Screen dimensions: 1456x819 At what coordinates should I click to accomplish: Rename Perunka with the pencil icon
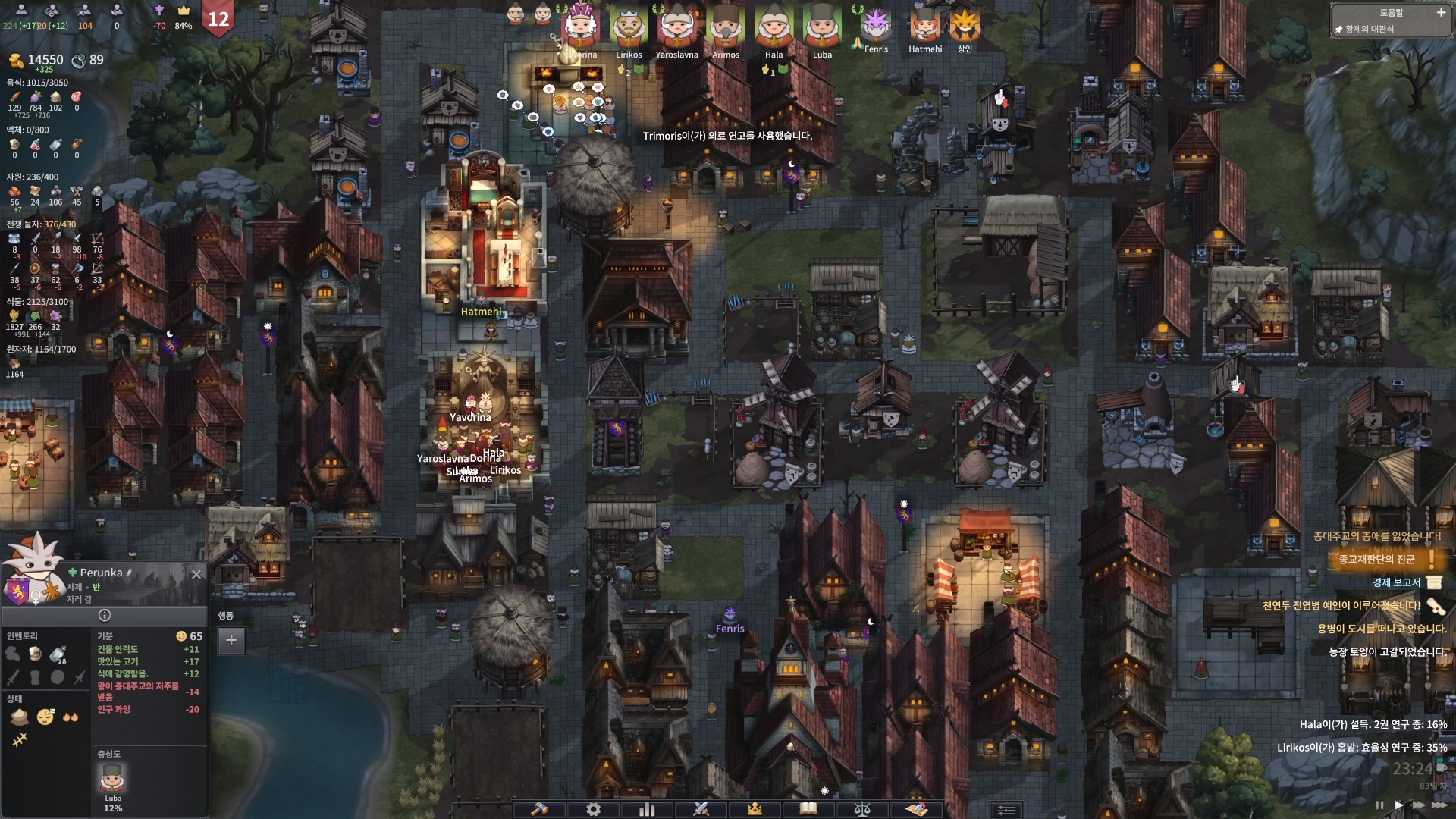point(130,573)
